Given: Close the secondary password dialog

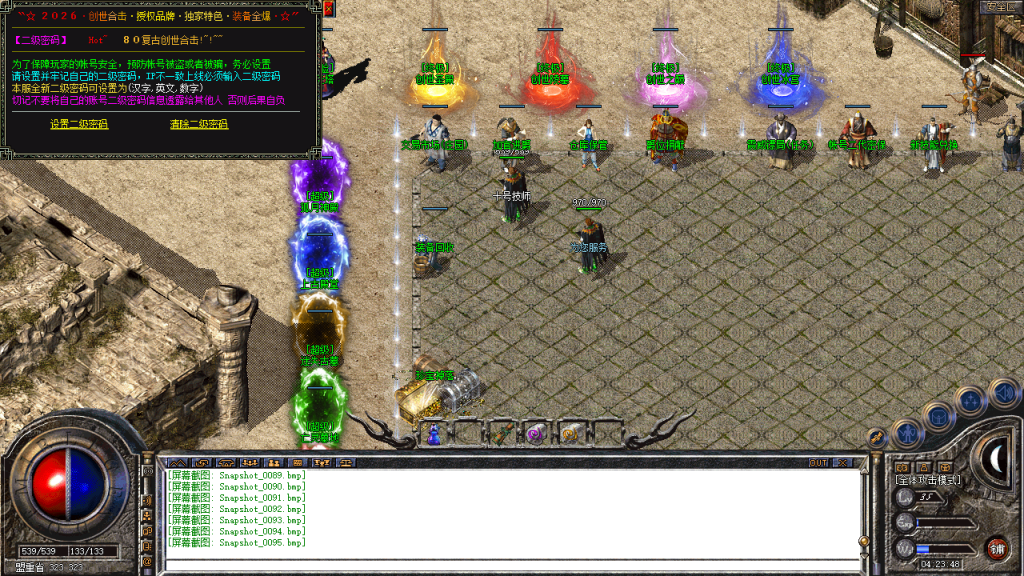Looking at the screenshot, I should point(327,9).
